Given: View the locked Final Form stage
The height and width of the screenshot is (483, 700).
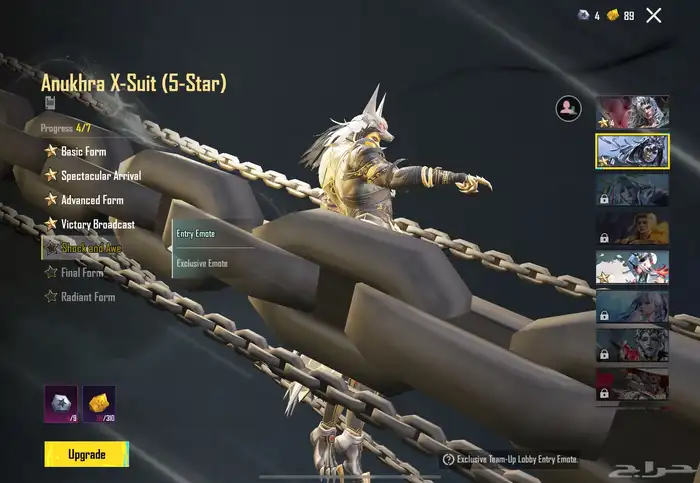Looking at the screenshot, I should (x=81, y=272).
